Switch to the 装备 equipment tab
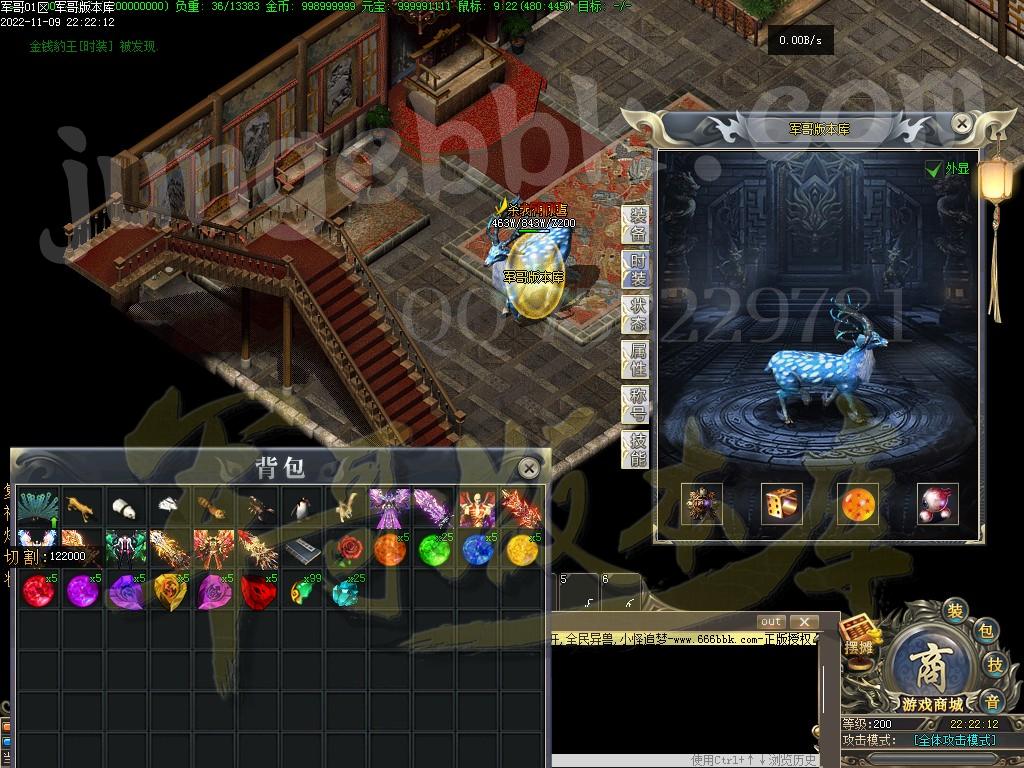Viewport: 1024px width, 768px height. click(x=637, y=225)
